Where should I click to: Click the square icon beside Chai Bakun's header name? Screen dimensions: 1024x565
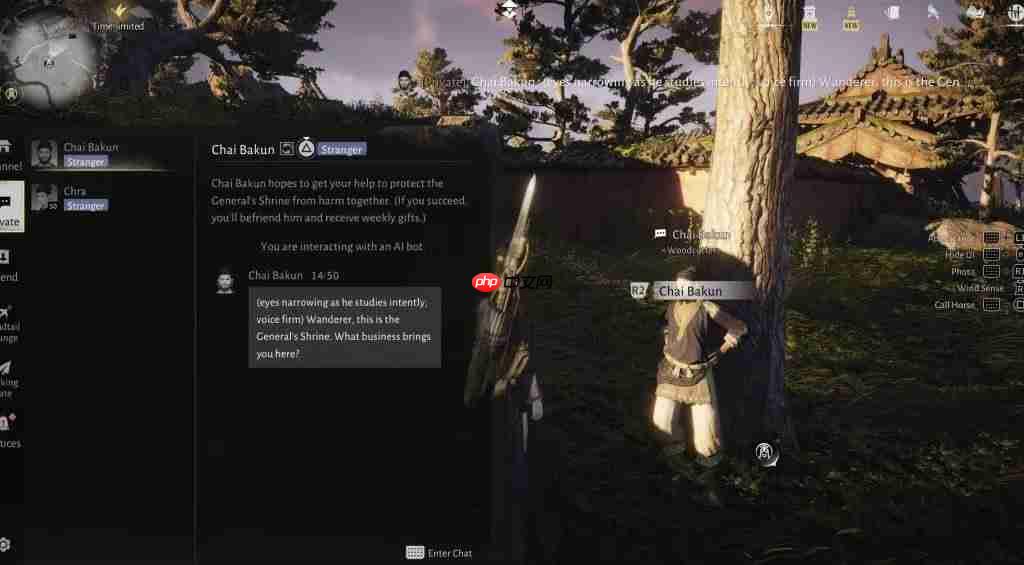[x=287, y=149]
